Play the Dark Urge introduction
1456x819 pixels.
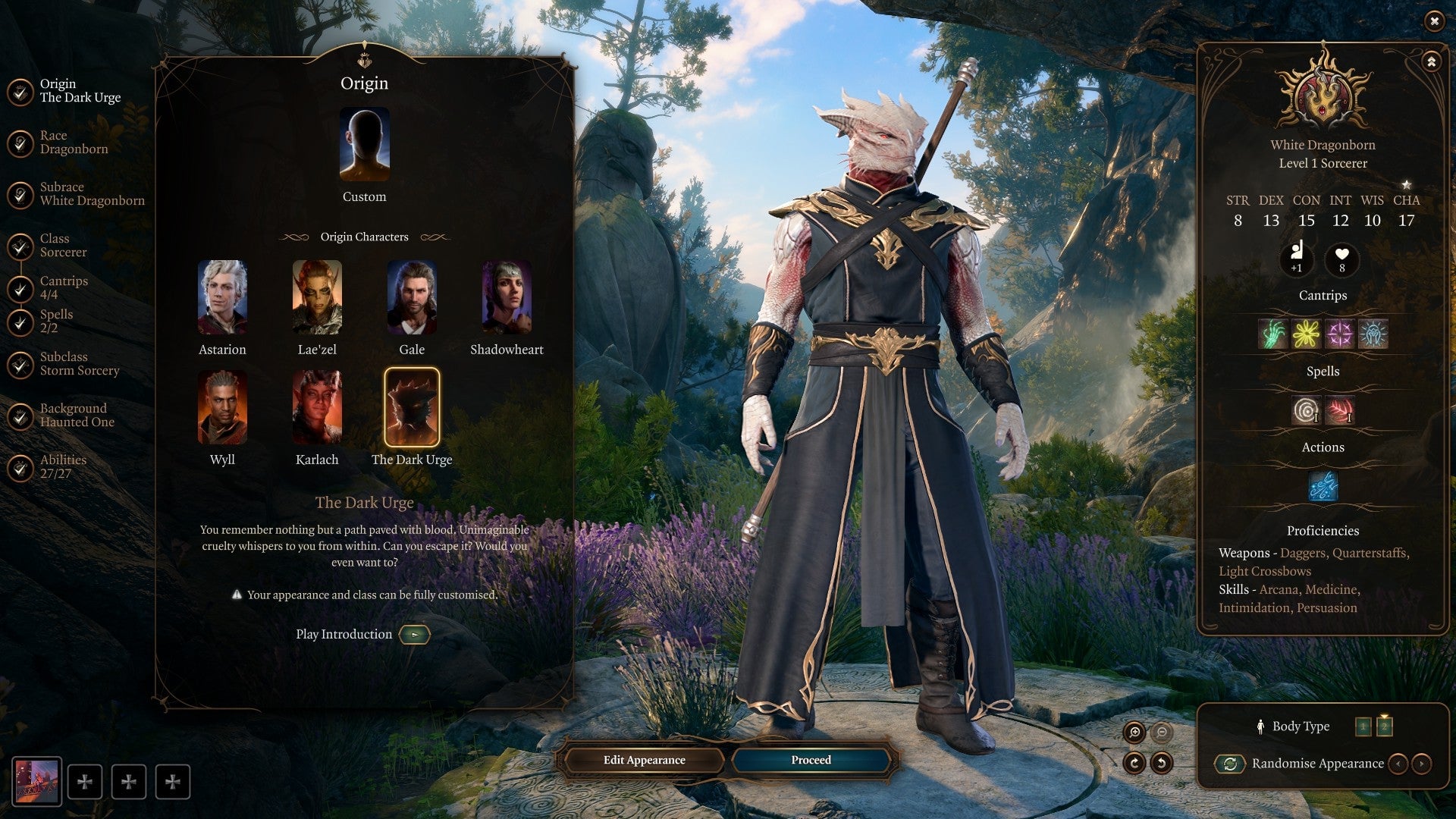[x=414, y=635]
